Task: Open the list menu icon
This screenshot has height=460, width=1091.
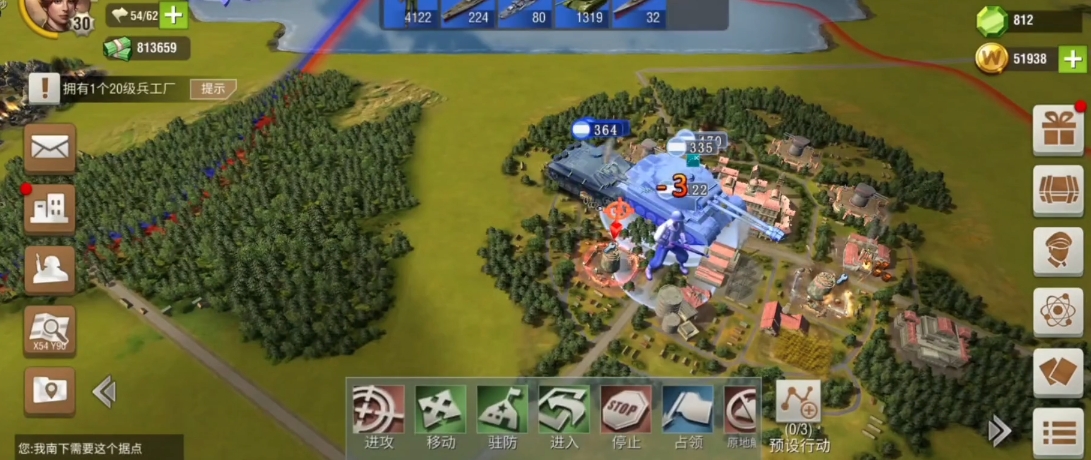Action: pyautogui.click(x=1058, y=432)
